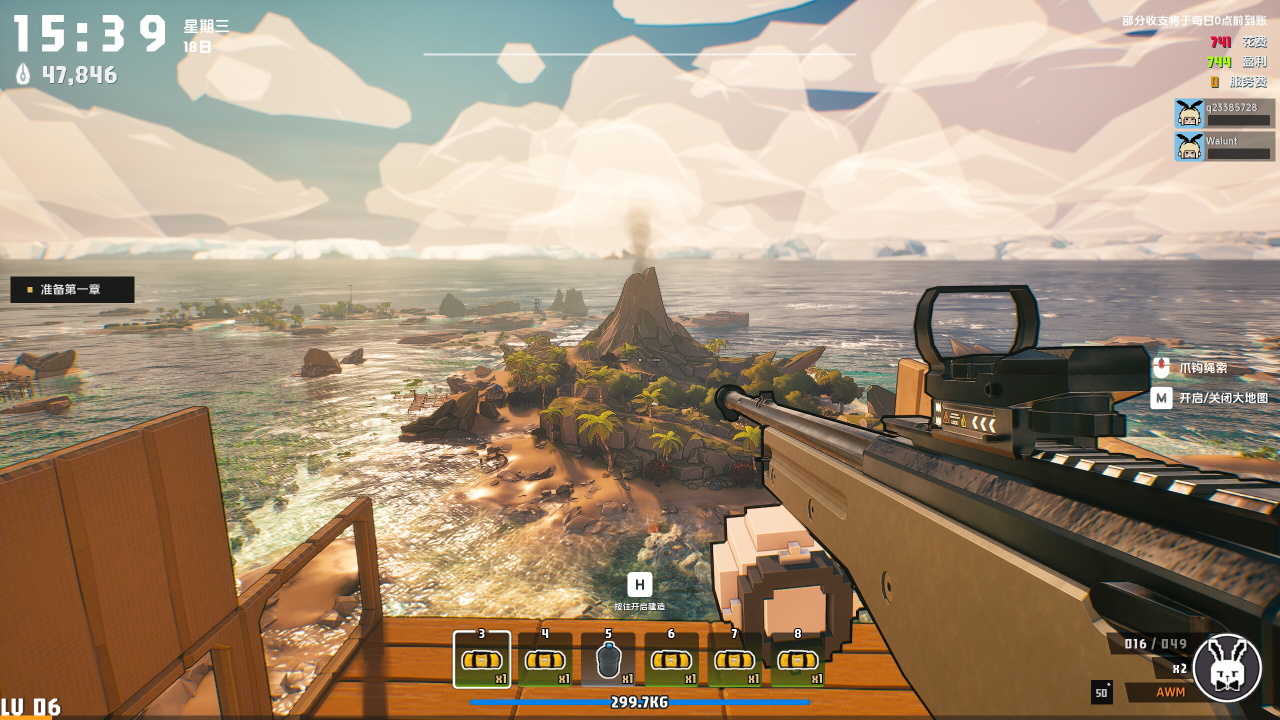Click the rabbit avatar emblem
Screen dimensions: 1280x720
click(1227, 667)
